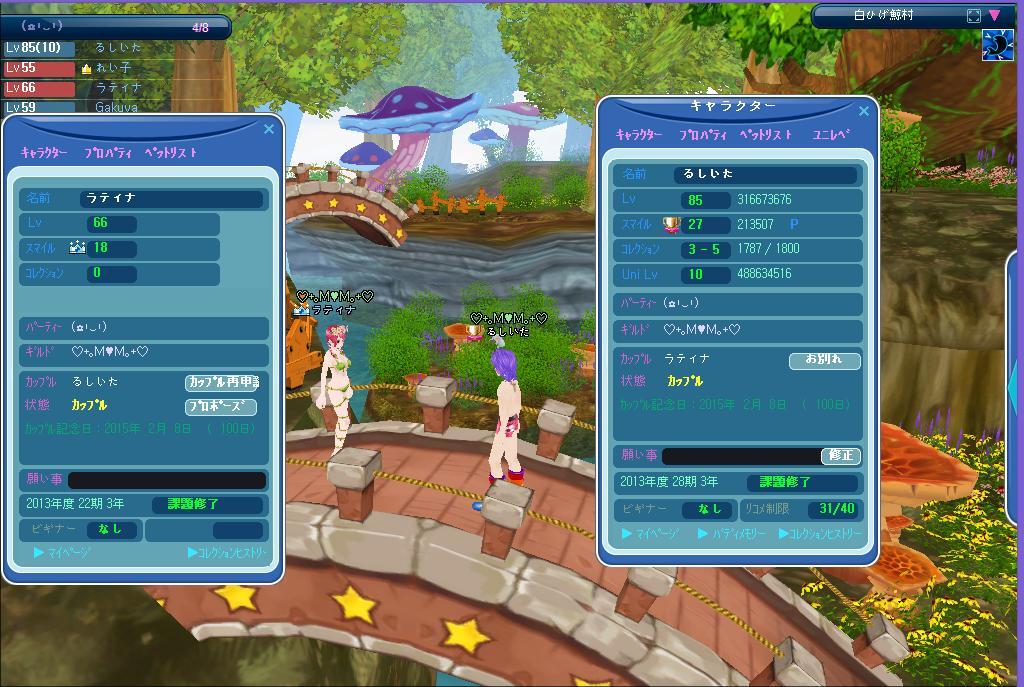Click the blue moon status icon
The image size is (1024, 687).
click(x=997, y=45)
